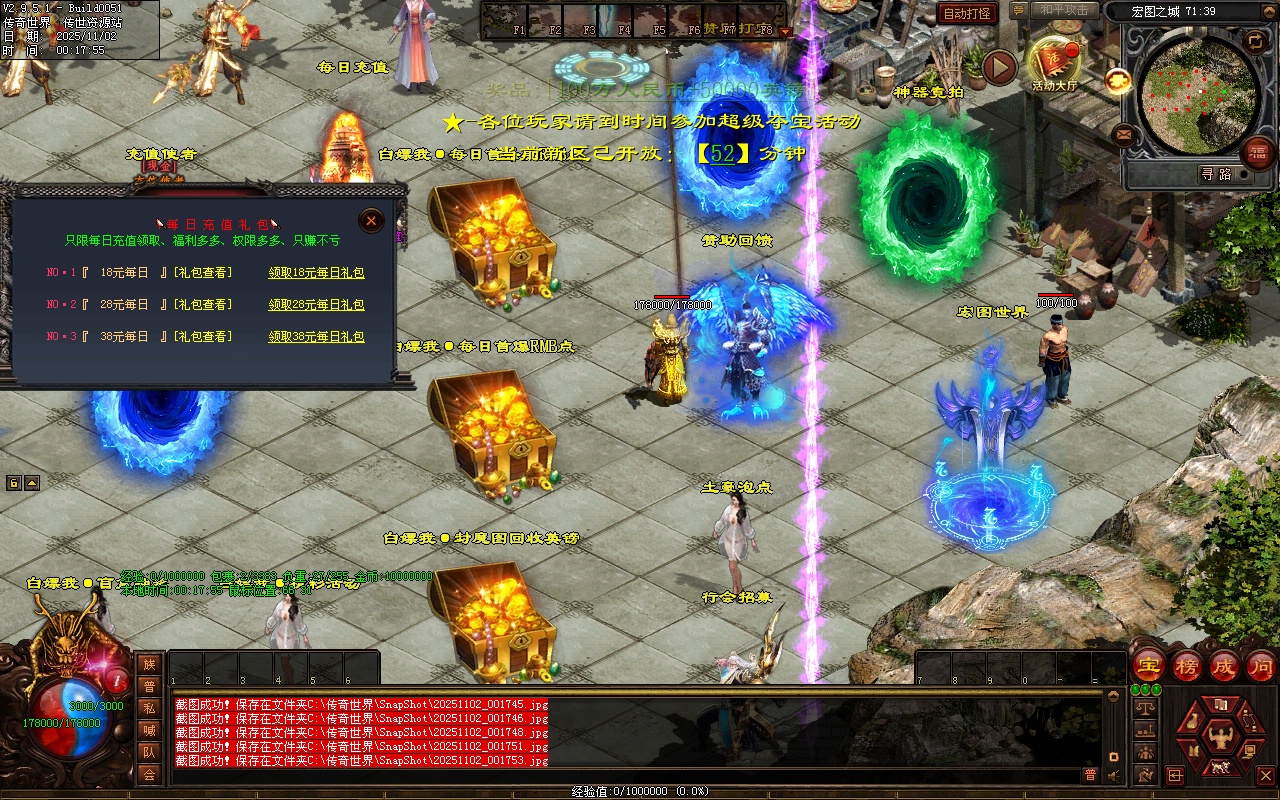Click the round play arrow button
The image size is (1280, 800).
point(999,67)
